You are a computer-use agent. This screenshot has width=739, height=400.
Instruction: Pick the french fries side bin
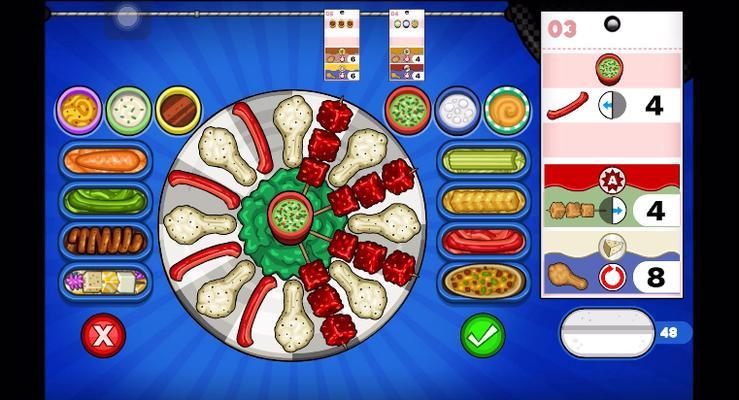pos(483,200)
